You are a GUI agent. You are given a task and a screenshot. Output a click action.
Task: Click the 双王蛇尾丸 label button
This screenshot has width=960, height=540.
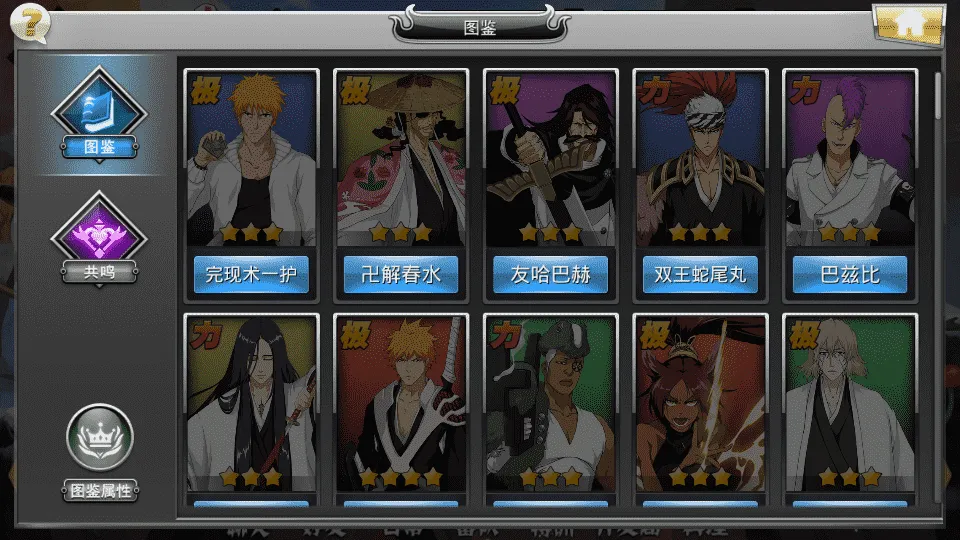[x=700, y=274]
